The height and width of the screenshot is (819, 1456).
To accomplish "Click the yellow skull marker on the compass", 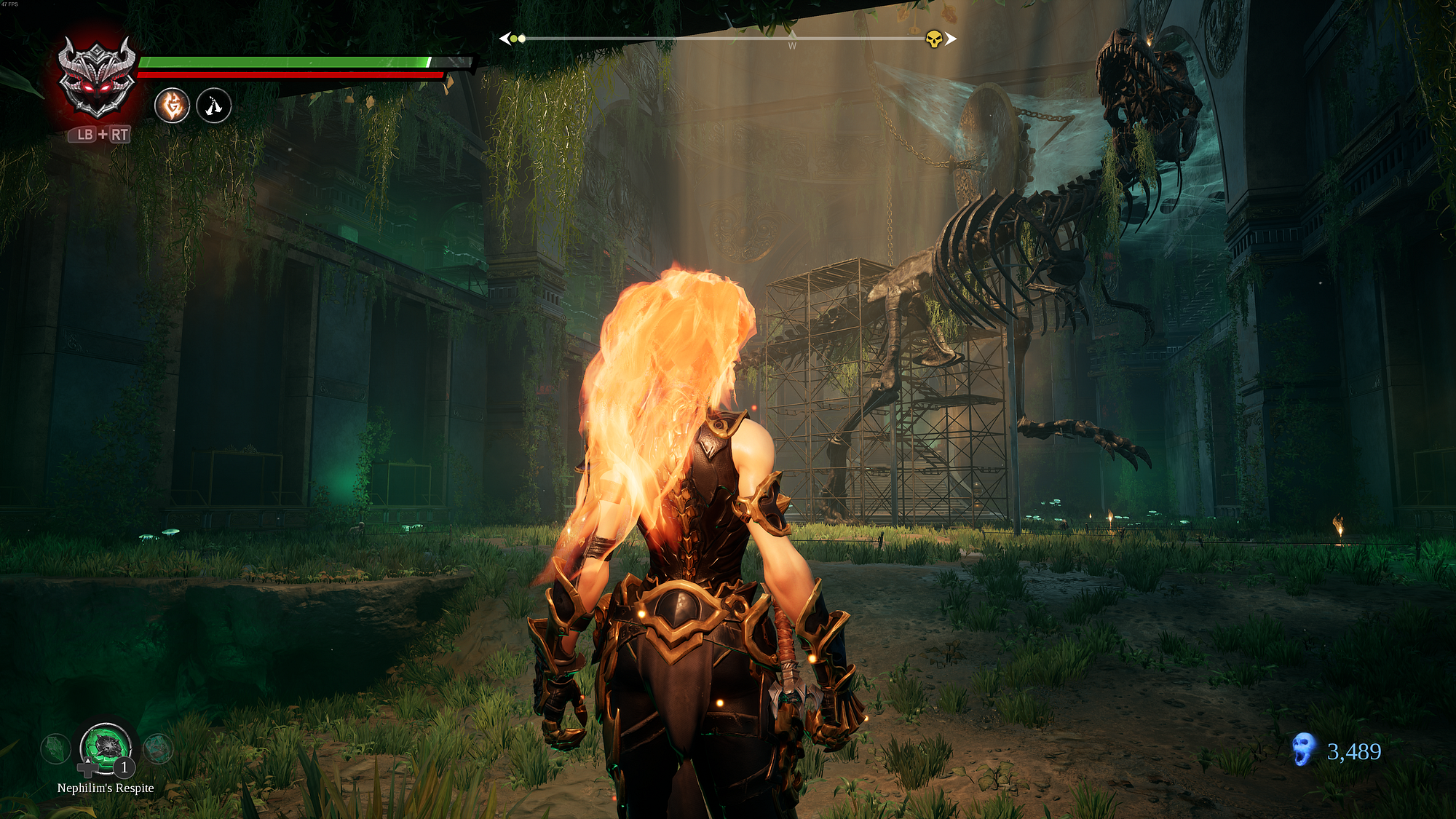I will pos(934,39).
